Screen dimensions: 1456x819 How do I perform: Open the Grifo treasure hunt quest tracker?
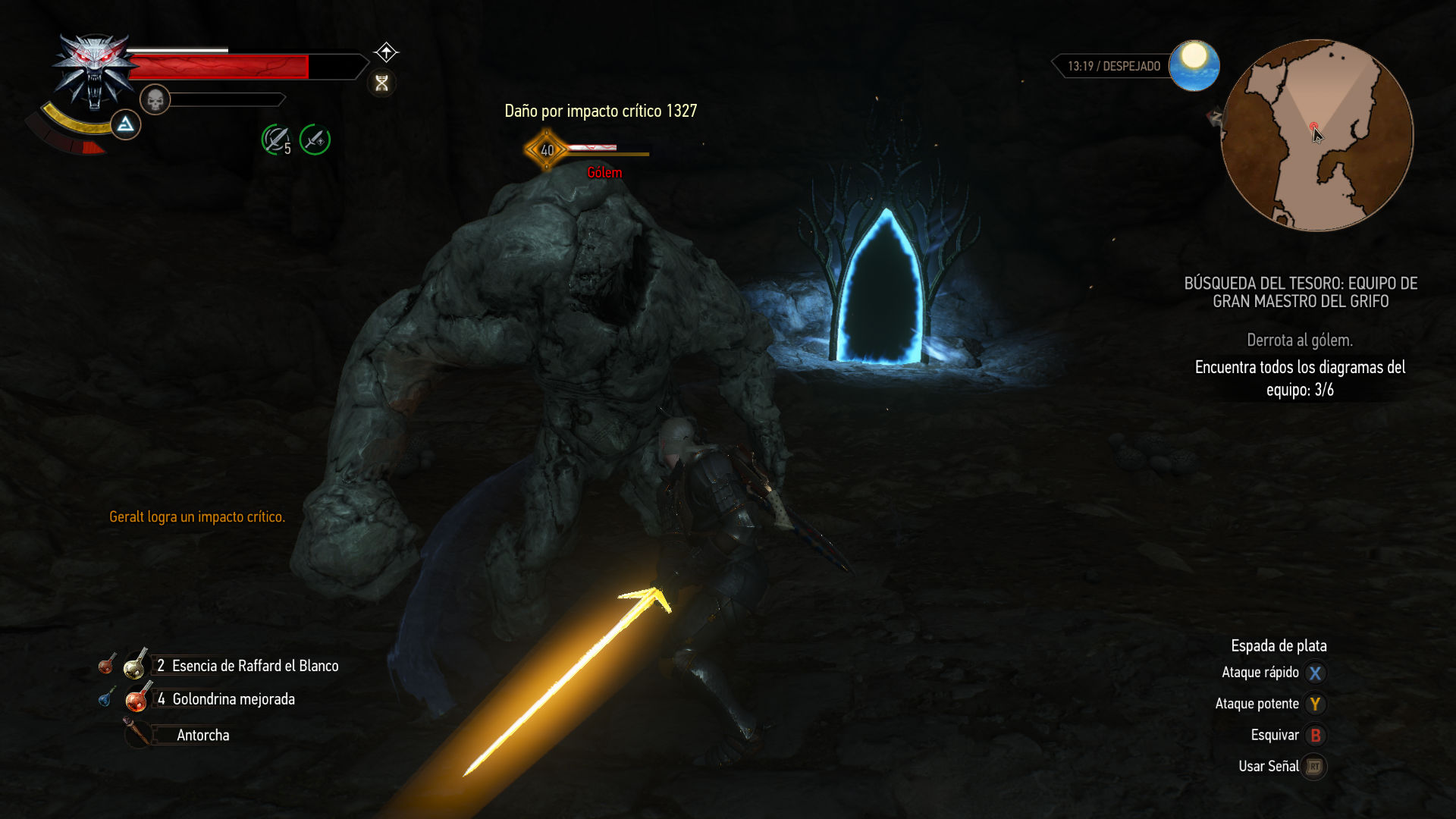(1300, 293)
